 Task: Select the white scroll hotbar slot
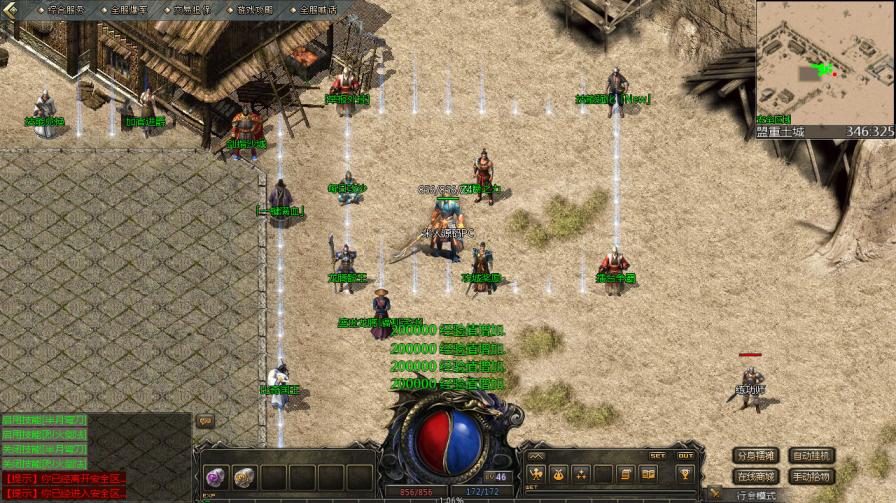pos(244,477)
